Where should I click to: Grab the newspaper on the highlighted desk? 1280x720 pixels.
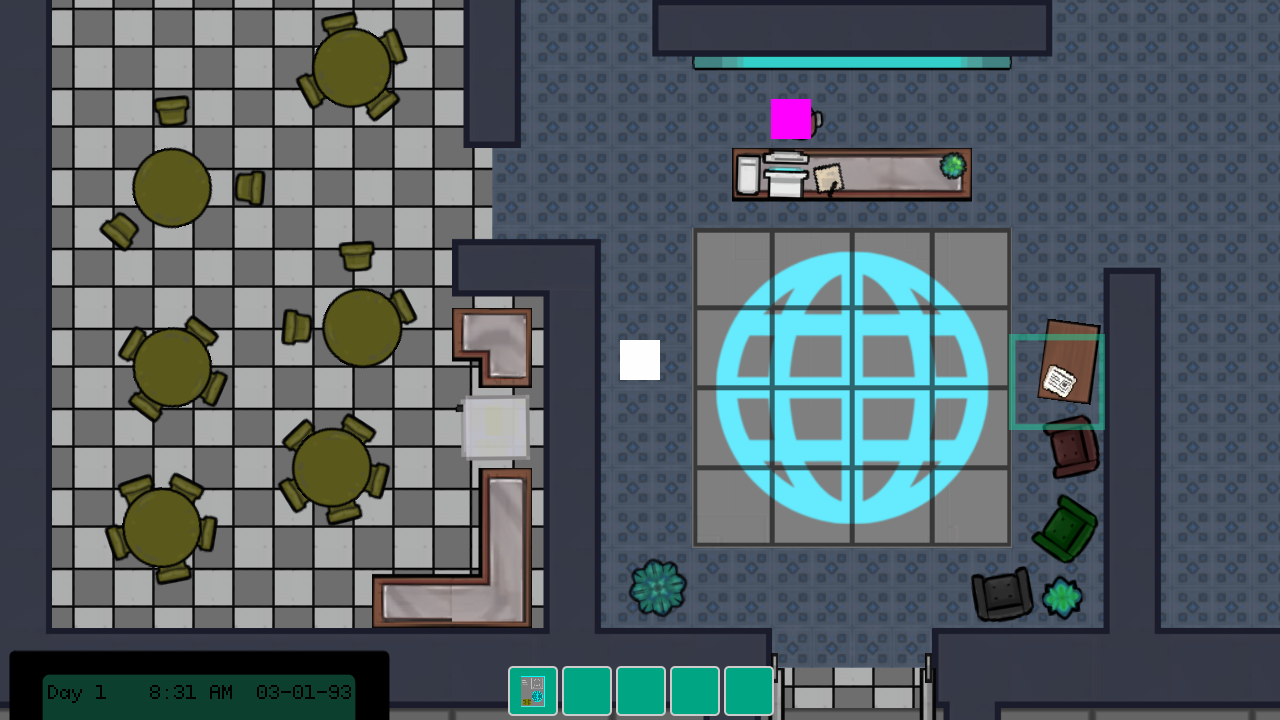point(1060,380)
